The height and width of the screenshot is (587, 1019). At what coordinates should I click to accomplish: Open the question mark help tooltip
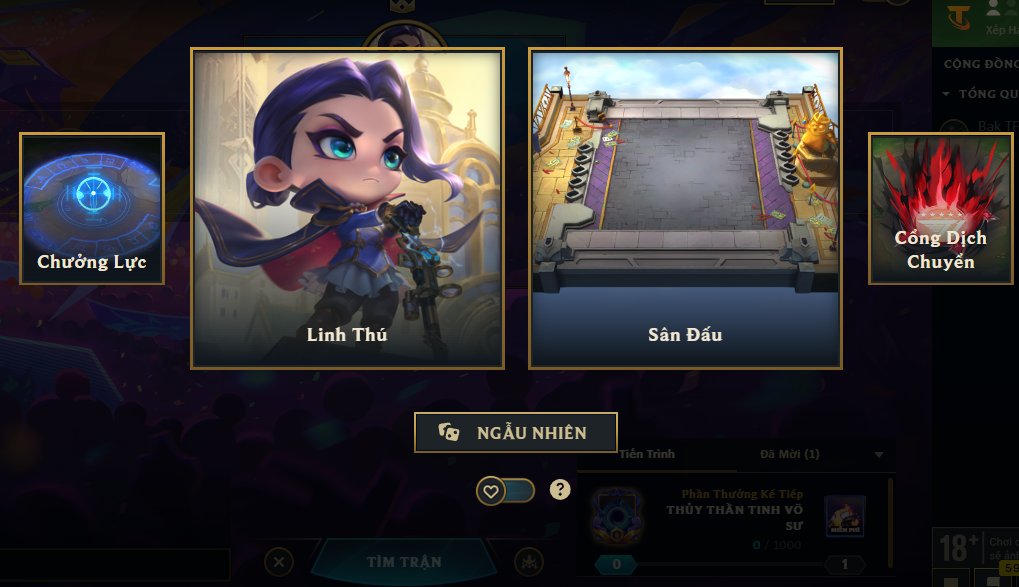pyautogui.click(x=560, y=489)
